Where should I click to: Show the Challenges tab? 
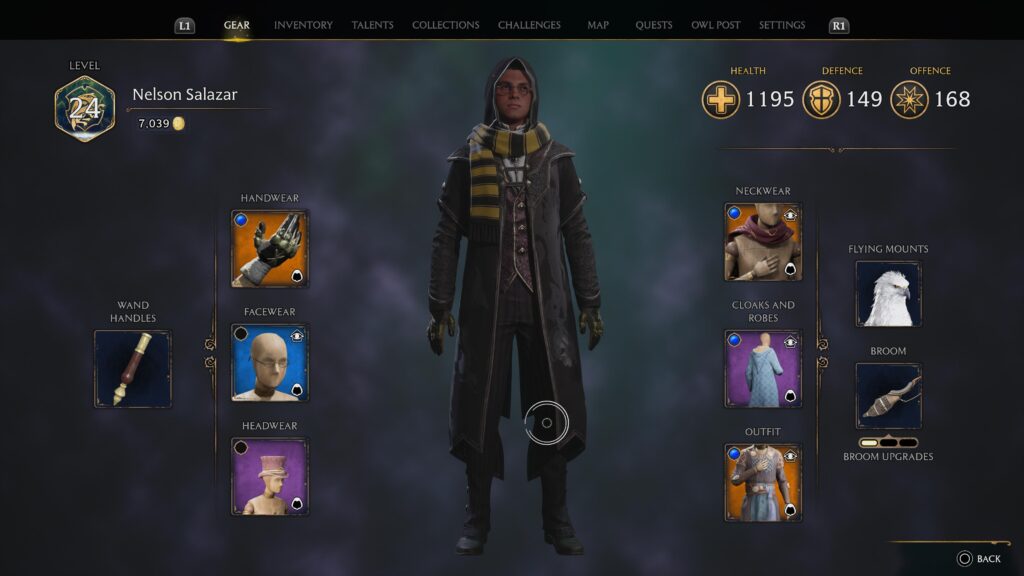tap(529, 25)
